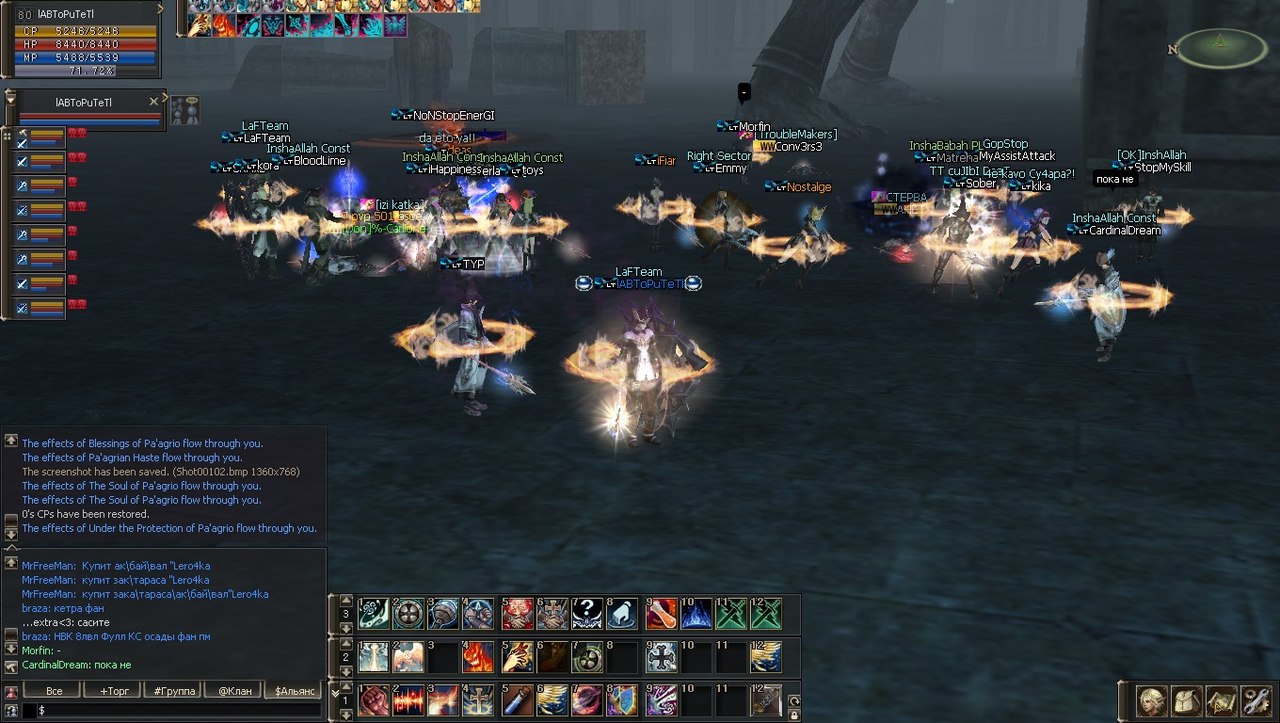Switch chat to the Все tab
Screen dimensions: 1280x723
(54, 691)
